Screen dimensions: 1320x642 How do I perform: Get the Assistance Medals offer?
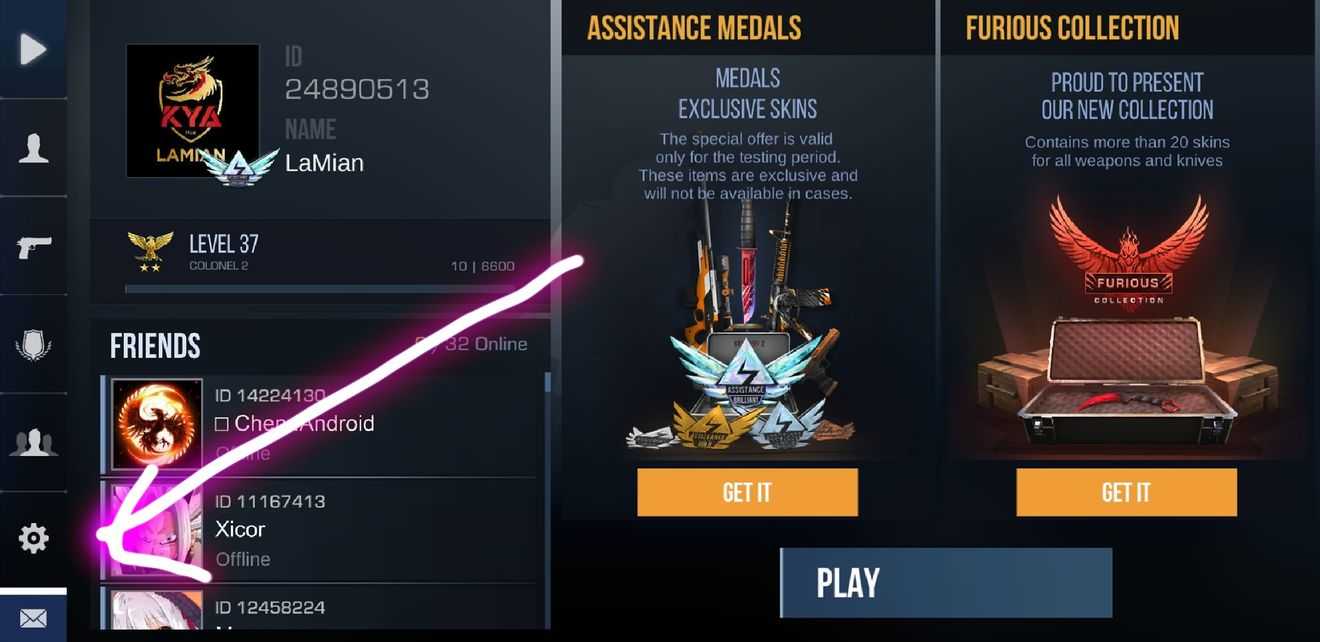747,492
